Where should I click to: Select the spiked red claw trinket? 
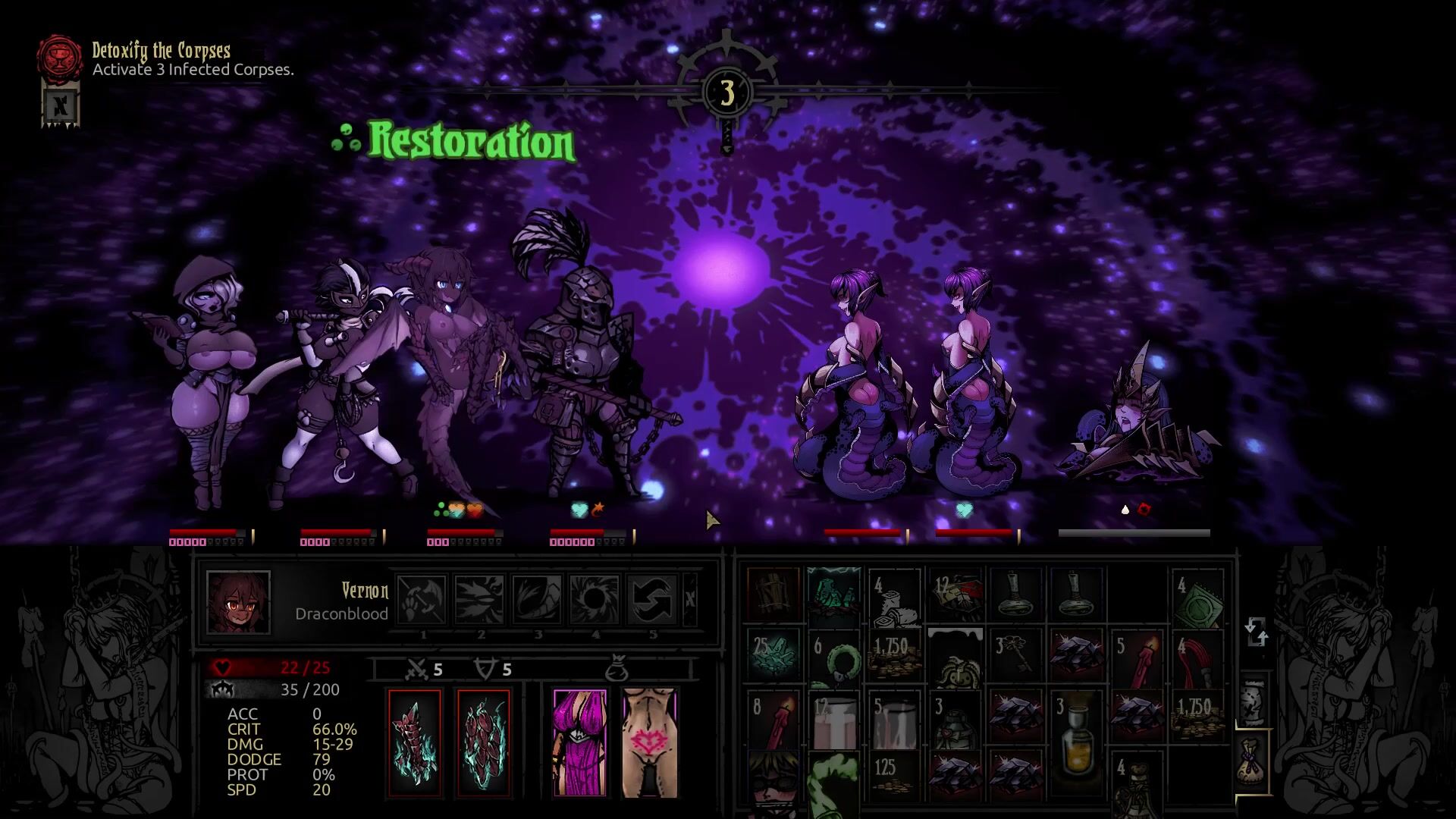415,743
